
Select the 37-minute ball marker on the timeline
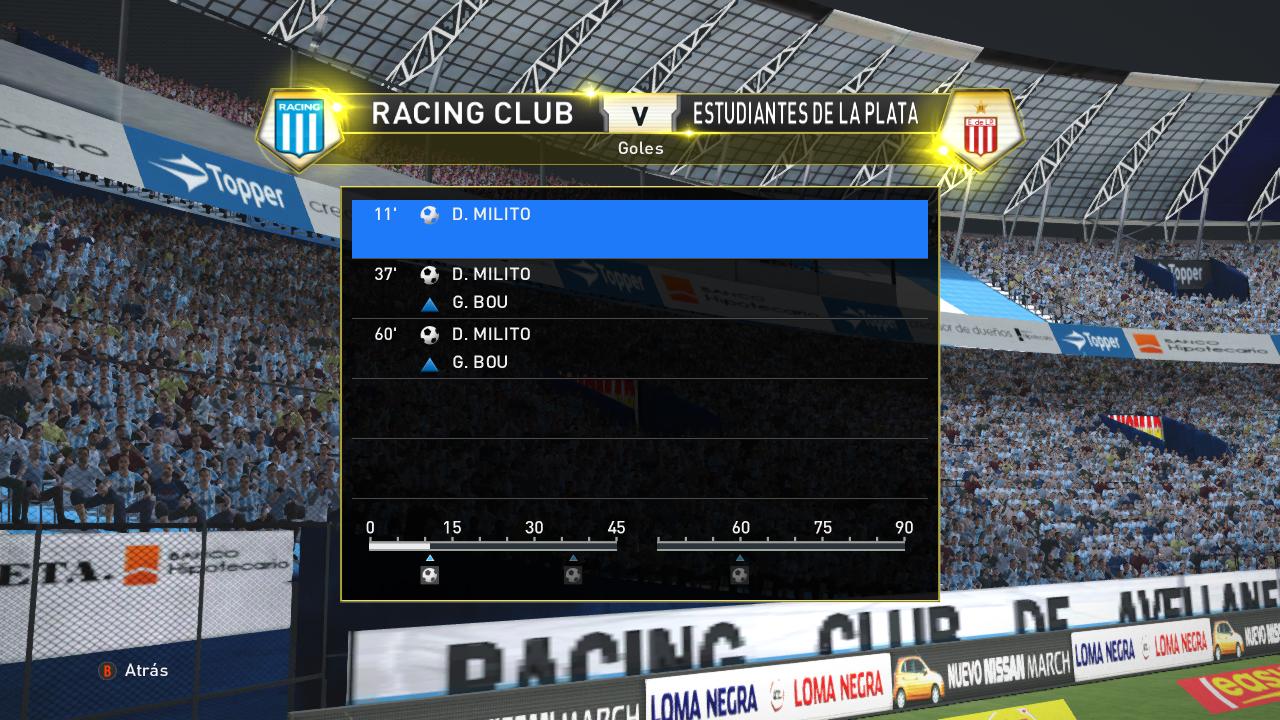coord(573,575)
